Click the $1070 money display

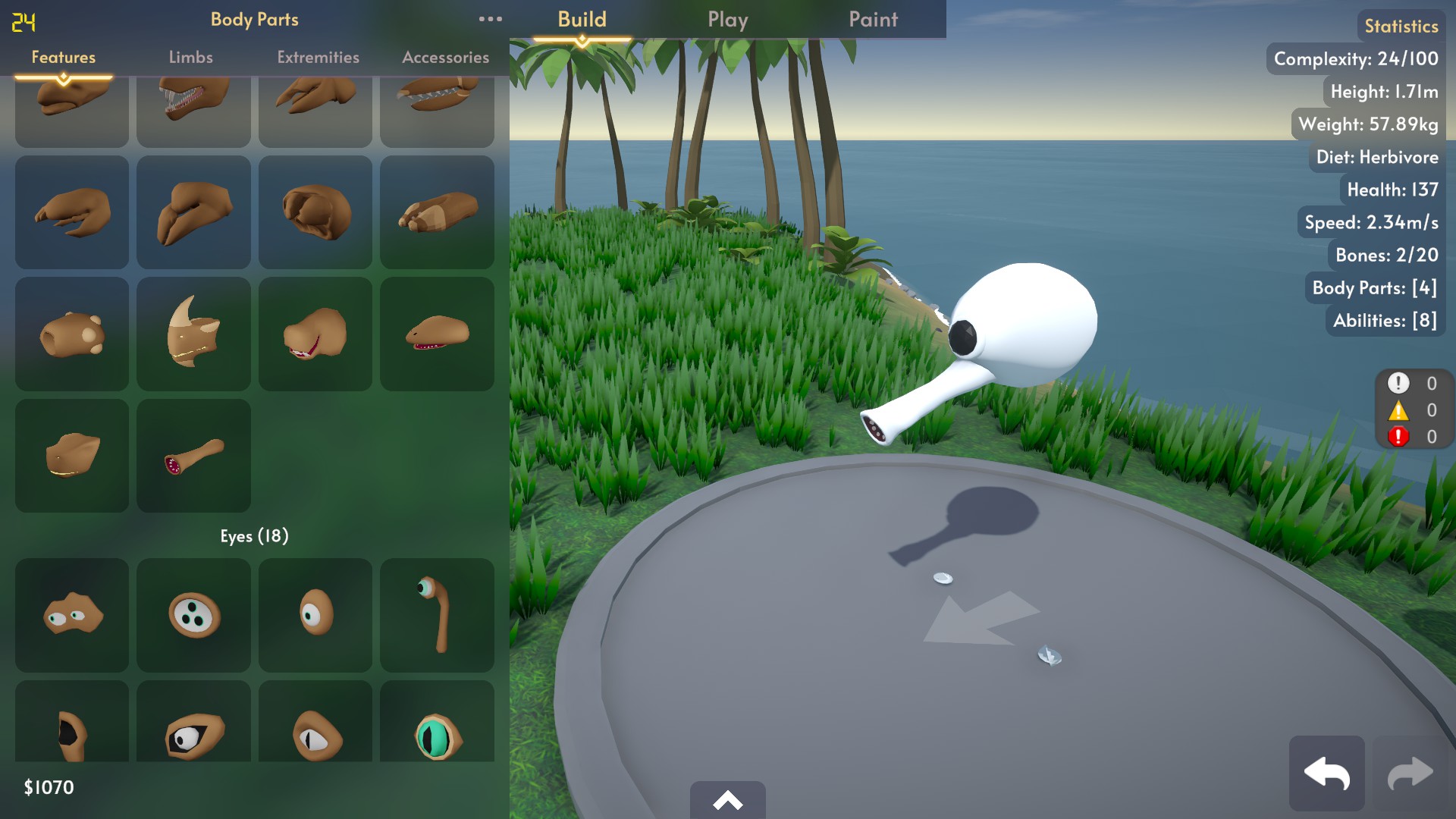pyautogui.click(x=47, y=788)
